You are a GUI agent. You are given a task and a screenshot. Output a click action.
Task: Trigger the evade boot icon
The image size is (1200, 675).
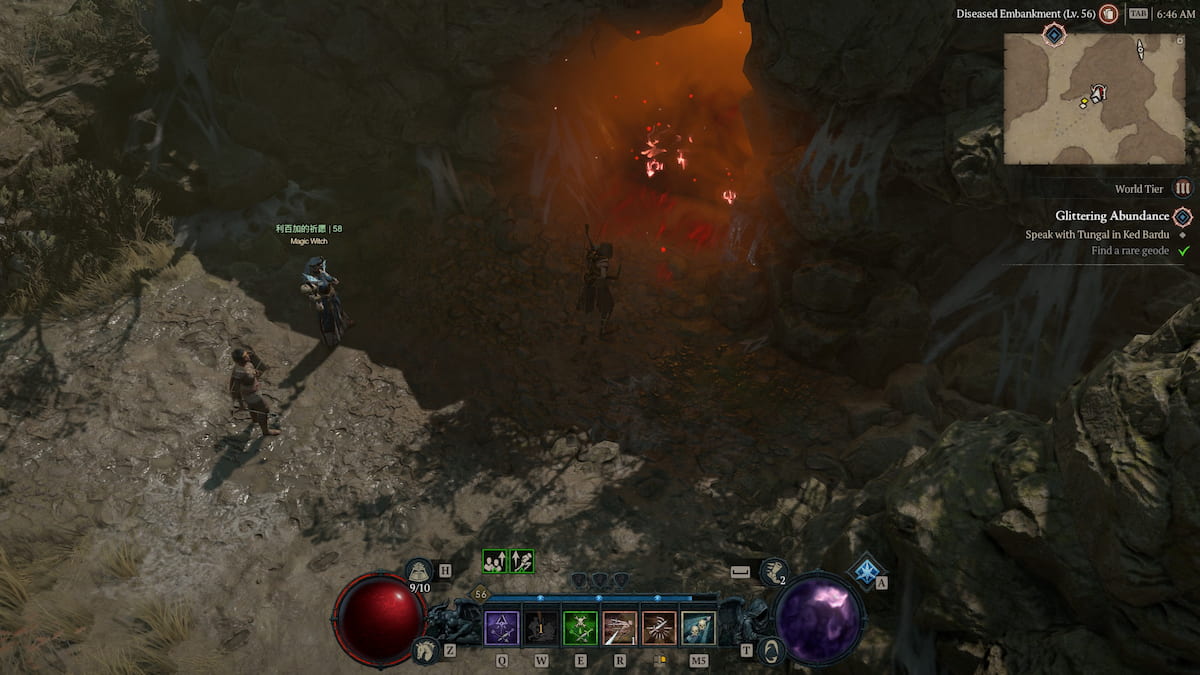point(773,572)
